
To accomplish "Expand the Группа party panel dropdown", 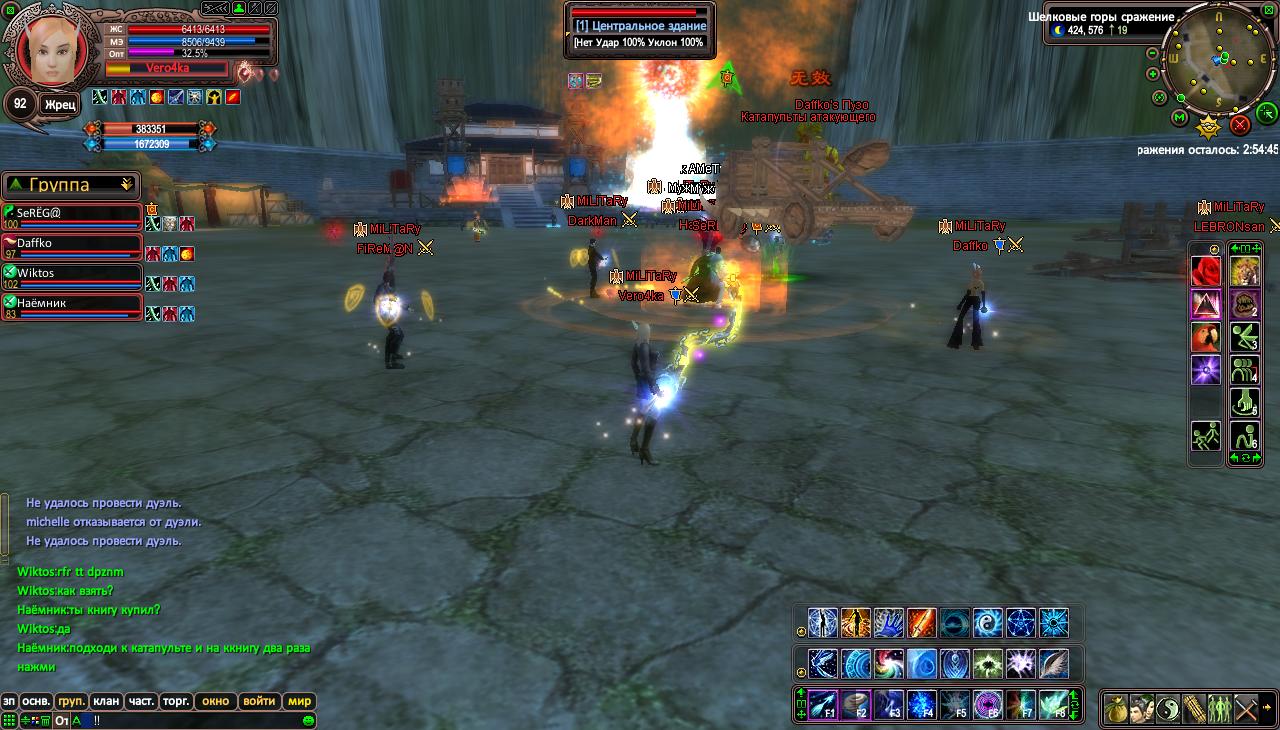I will [x=127, y=185].
